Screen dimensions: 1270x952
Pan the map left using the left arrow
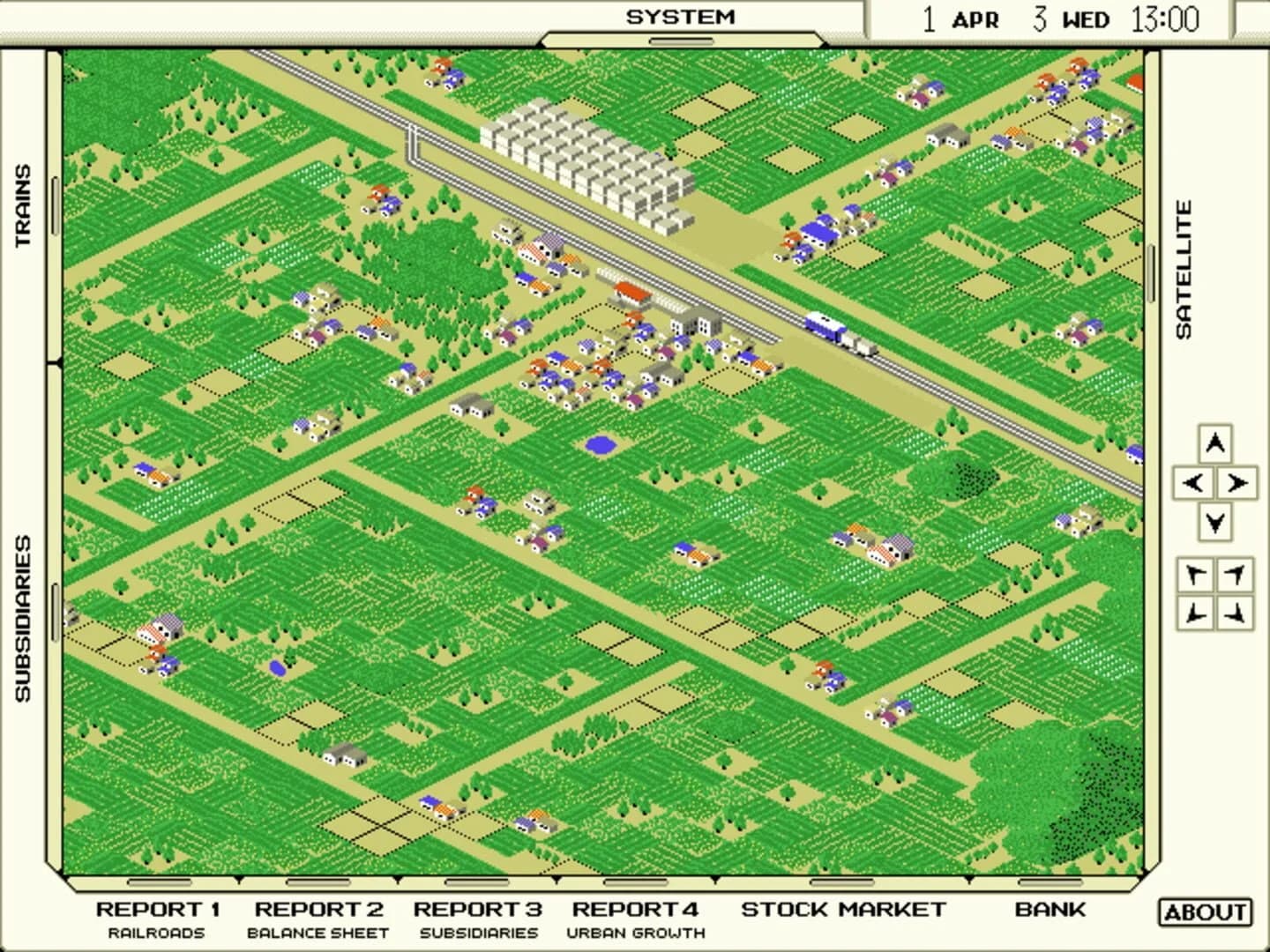tap(1195, 481)
